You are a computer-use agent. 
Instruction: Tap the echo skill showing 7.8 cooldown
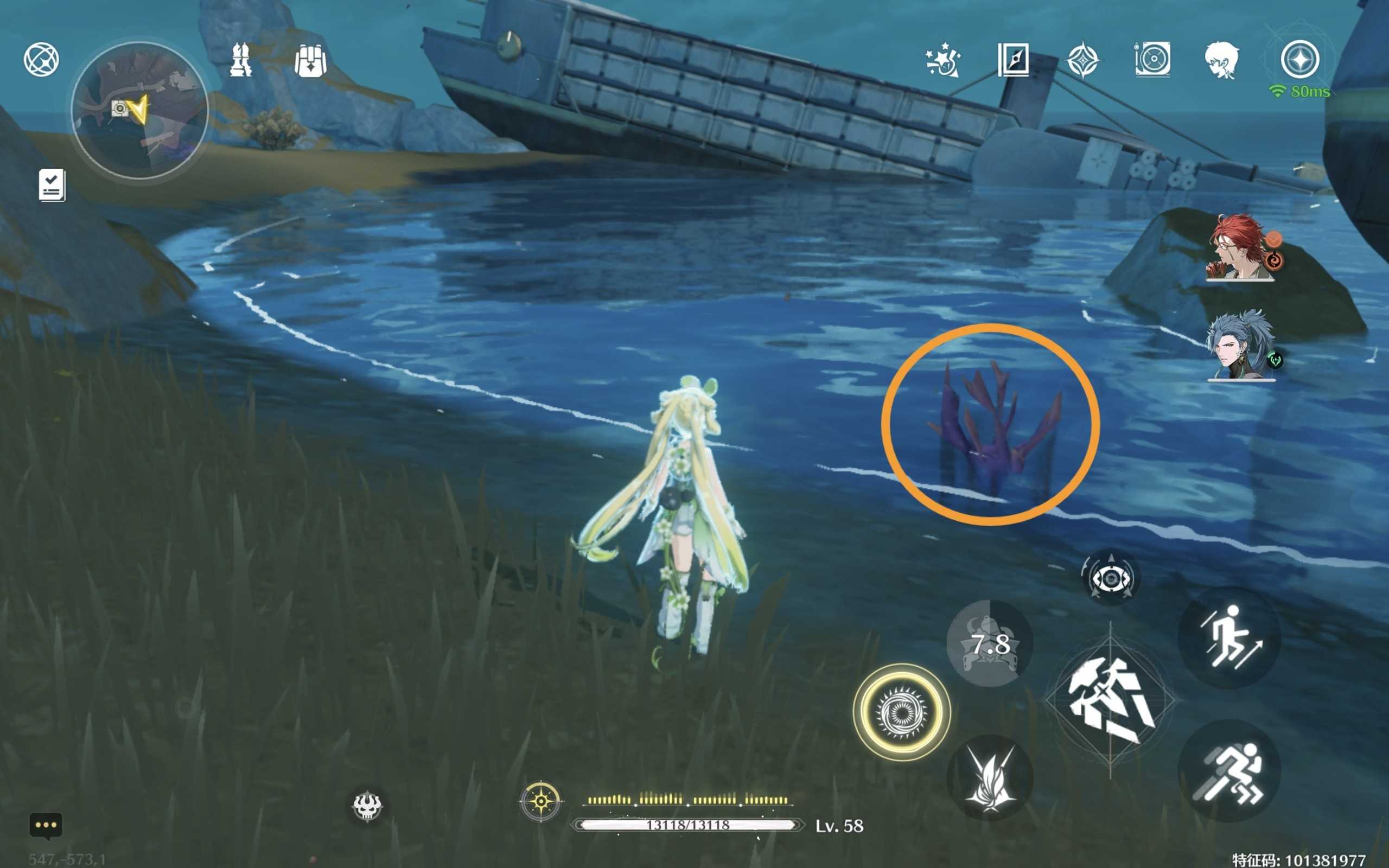990,643
